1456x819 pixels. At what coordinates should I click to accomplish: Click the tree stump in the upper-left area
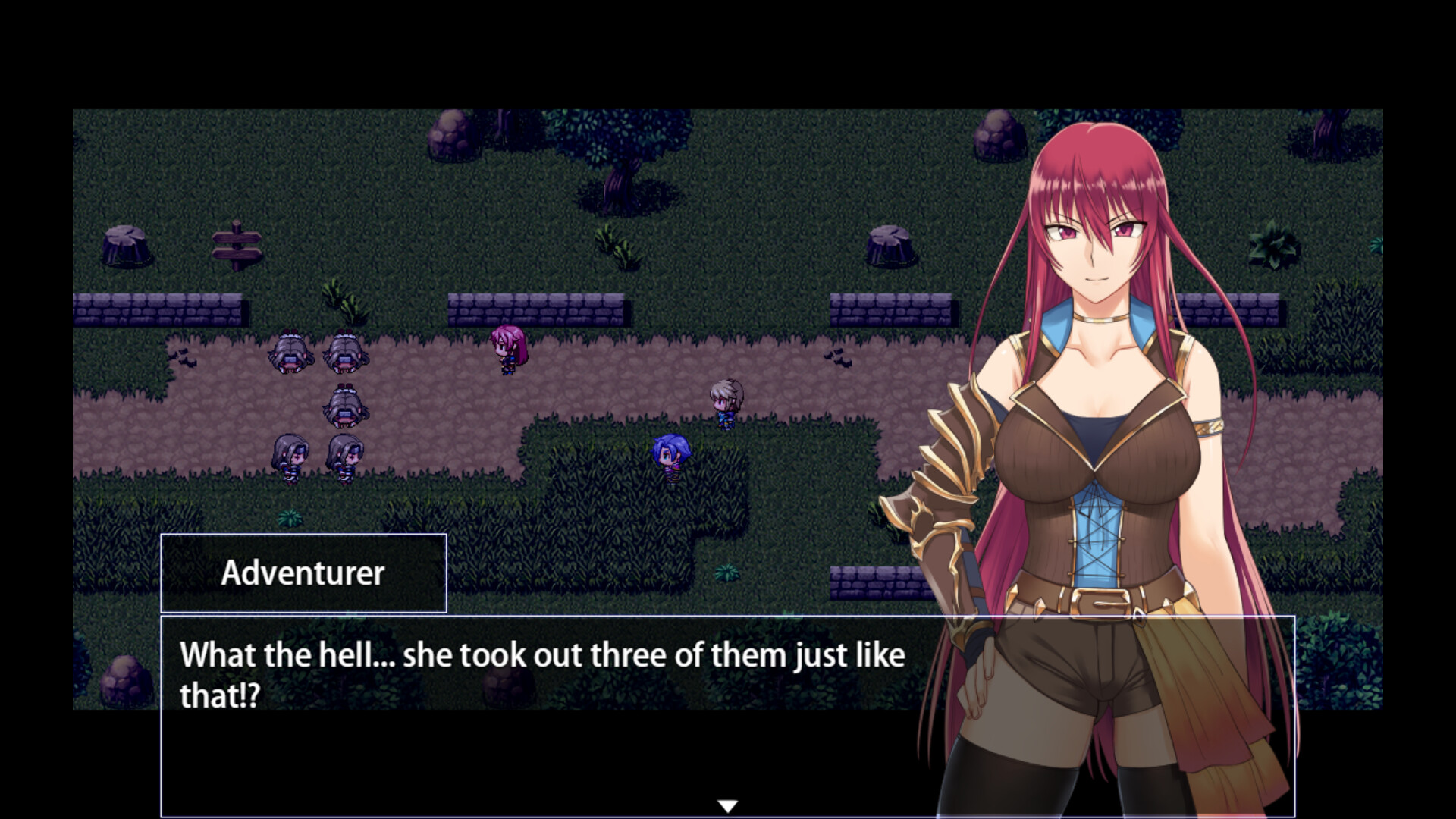[125, 243]
